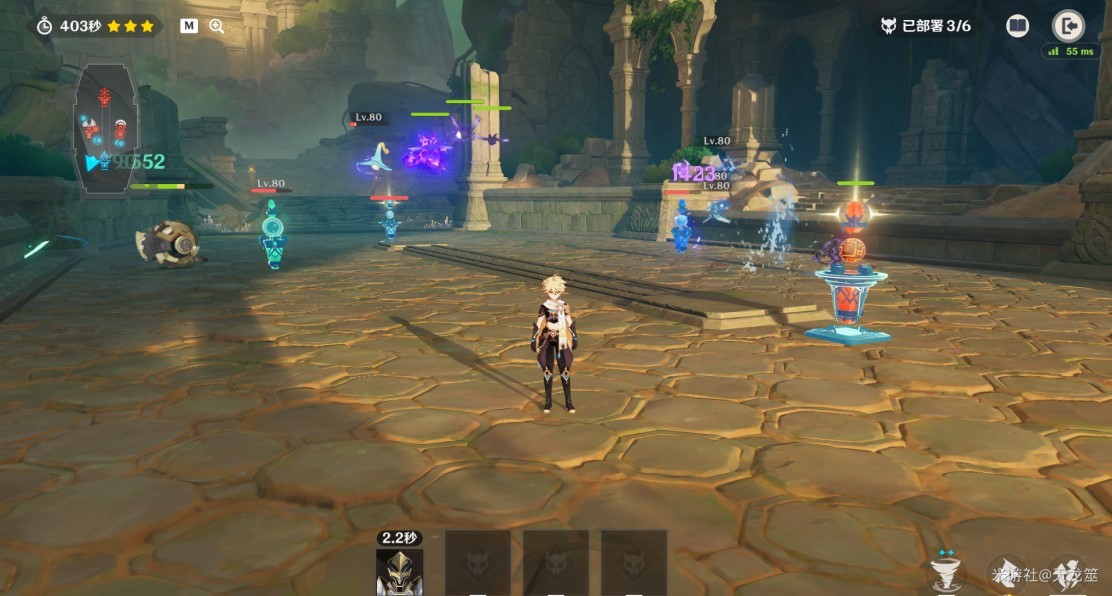Open the lane minimap panel

[106, 130]
